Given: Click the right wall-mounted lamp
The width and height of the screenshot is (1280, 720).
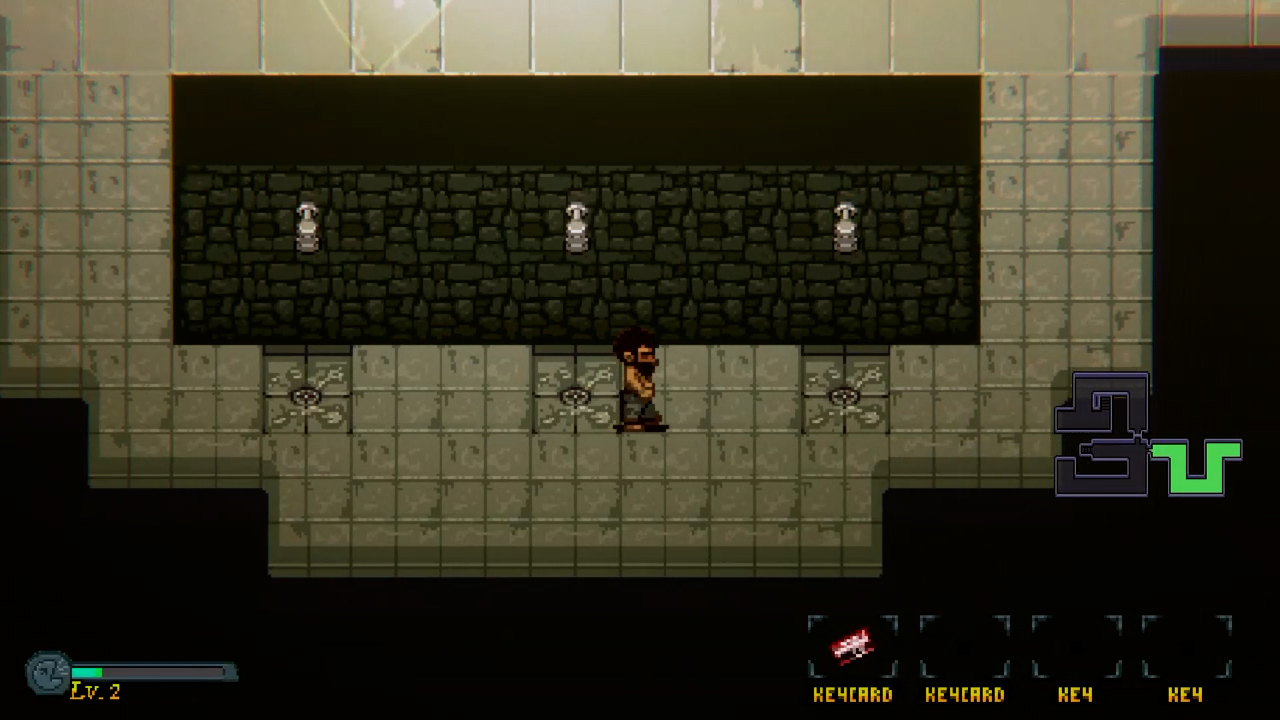Looking at the screenshot, I should (x=846, y=225).
